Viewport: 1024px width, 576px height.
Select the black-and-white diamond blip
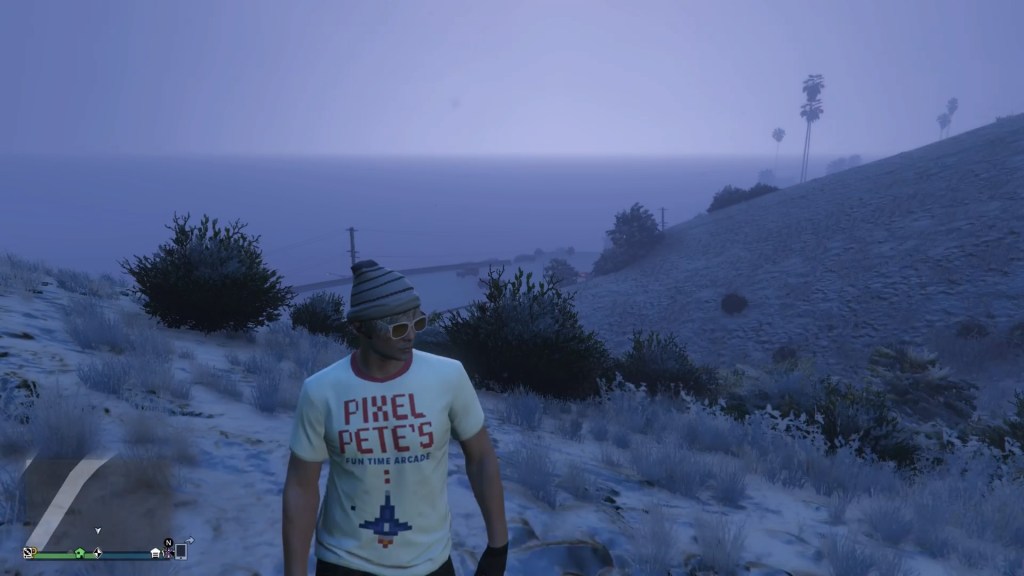[97, 552]
